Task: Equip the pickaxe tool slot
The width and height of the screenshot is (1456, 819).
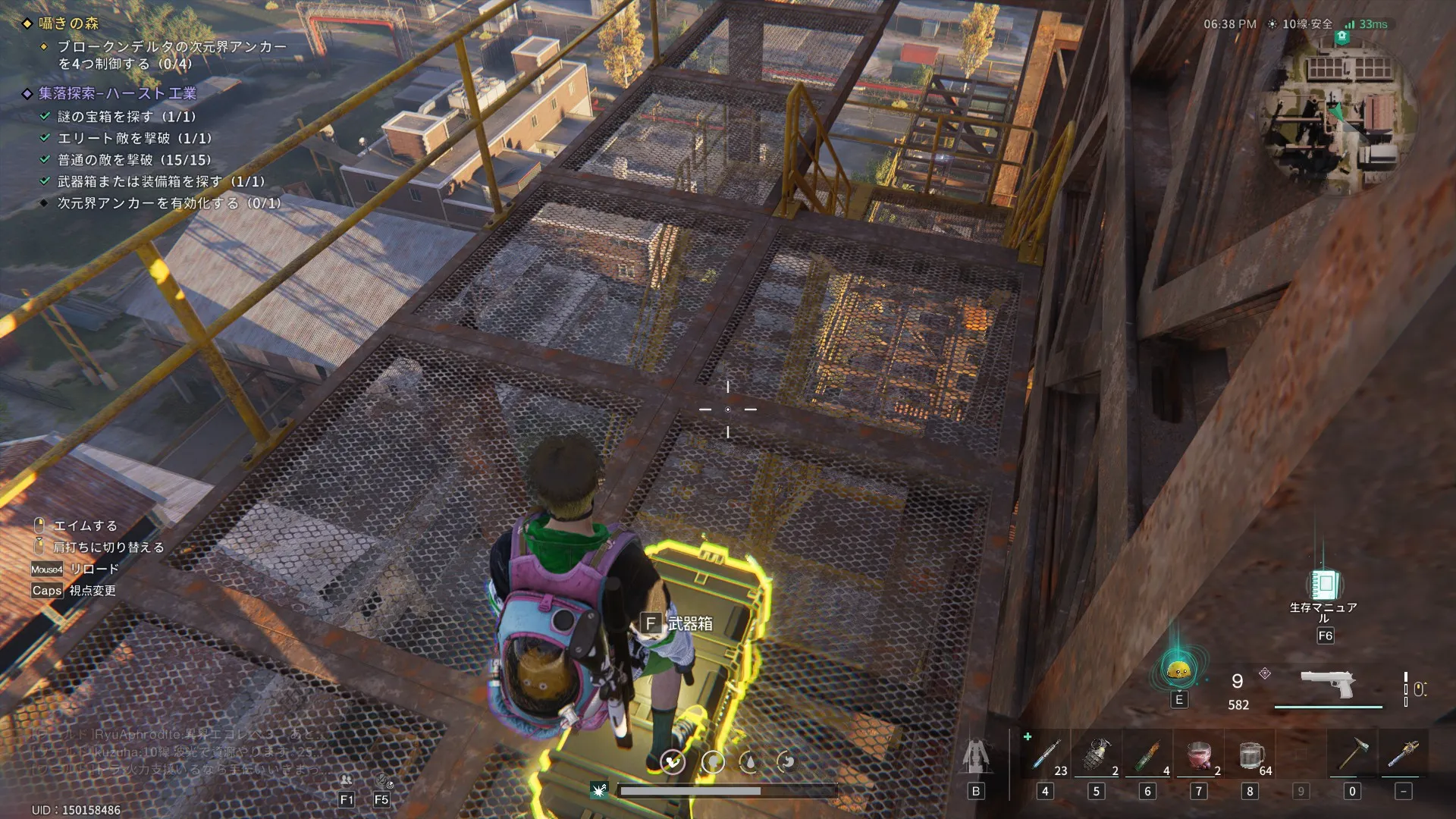Action: 1352,755
